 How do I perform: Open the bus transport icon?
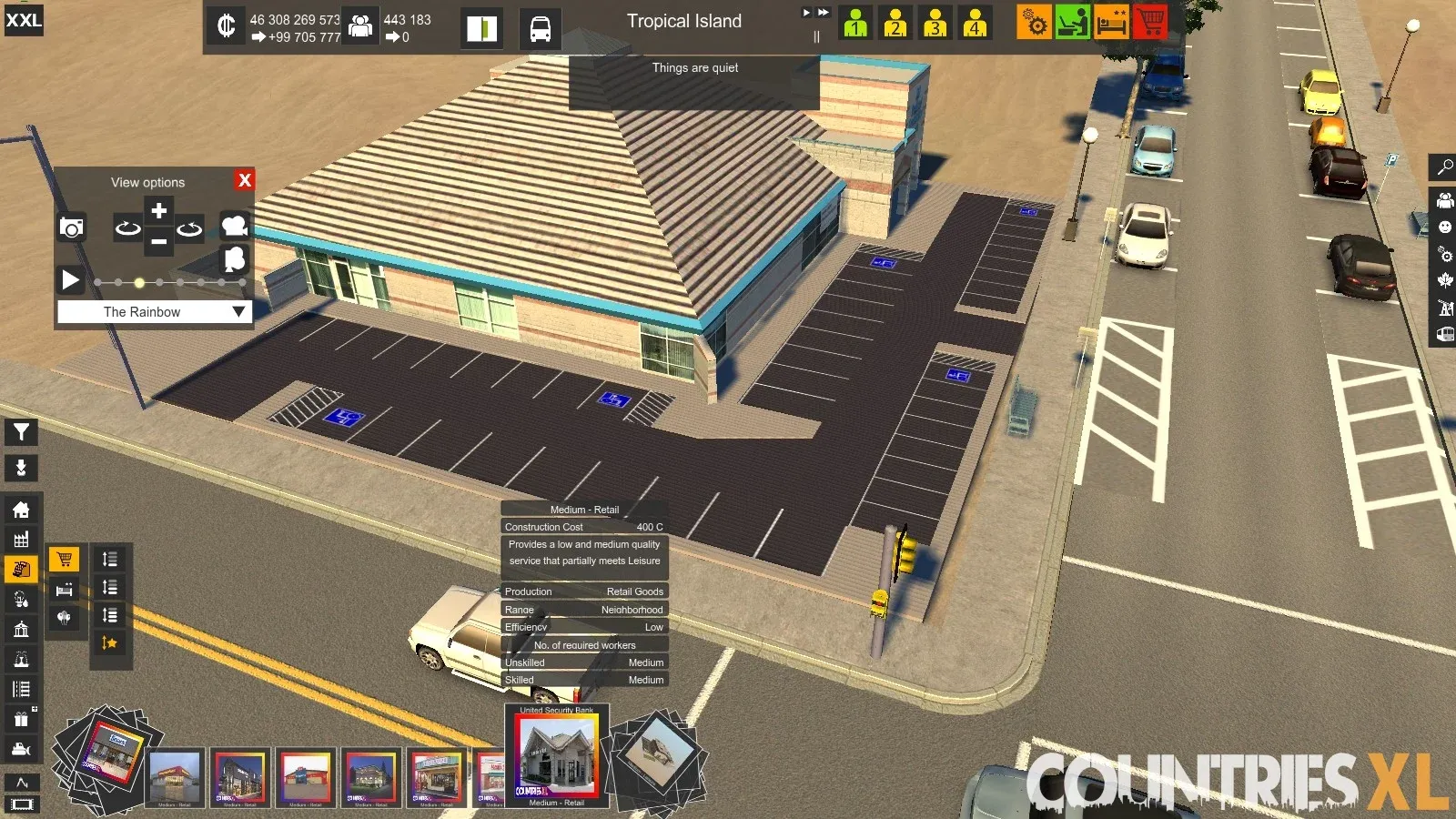pyautogui.click(x=540, y=28)
